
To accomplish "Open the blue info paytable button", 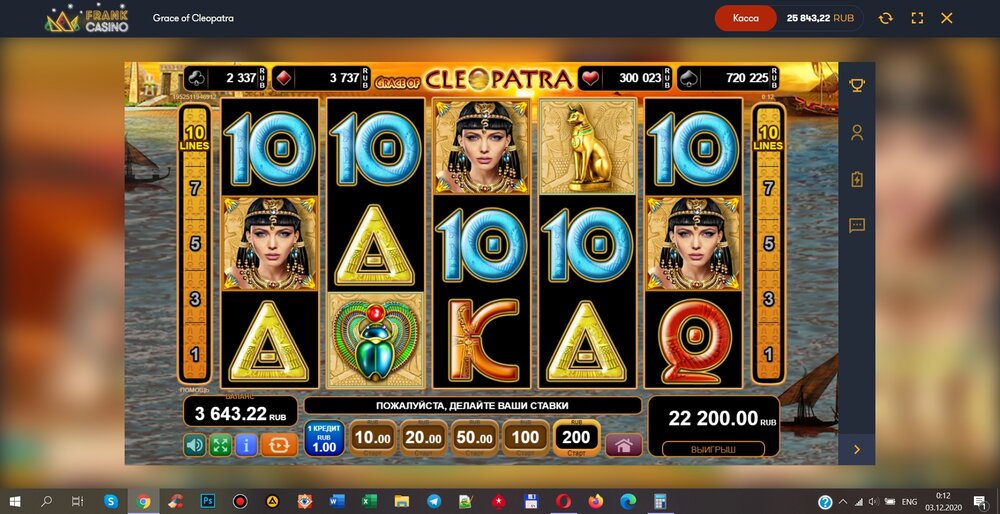I will coord(246,445).
